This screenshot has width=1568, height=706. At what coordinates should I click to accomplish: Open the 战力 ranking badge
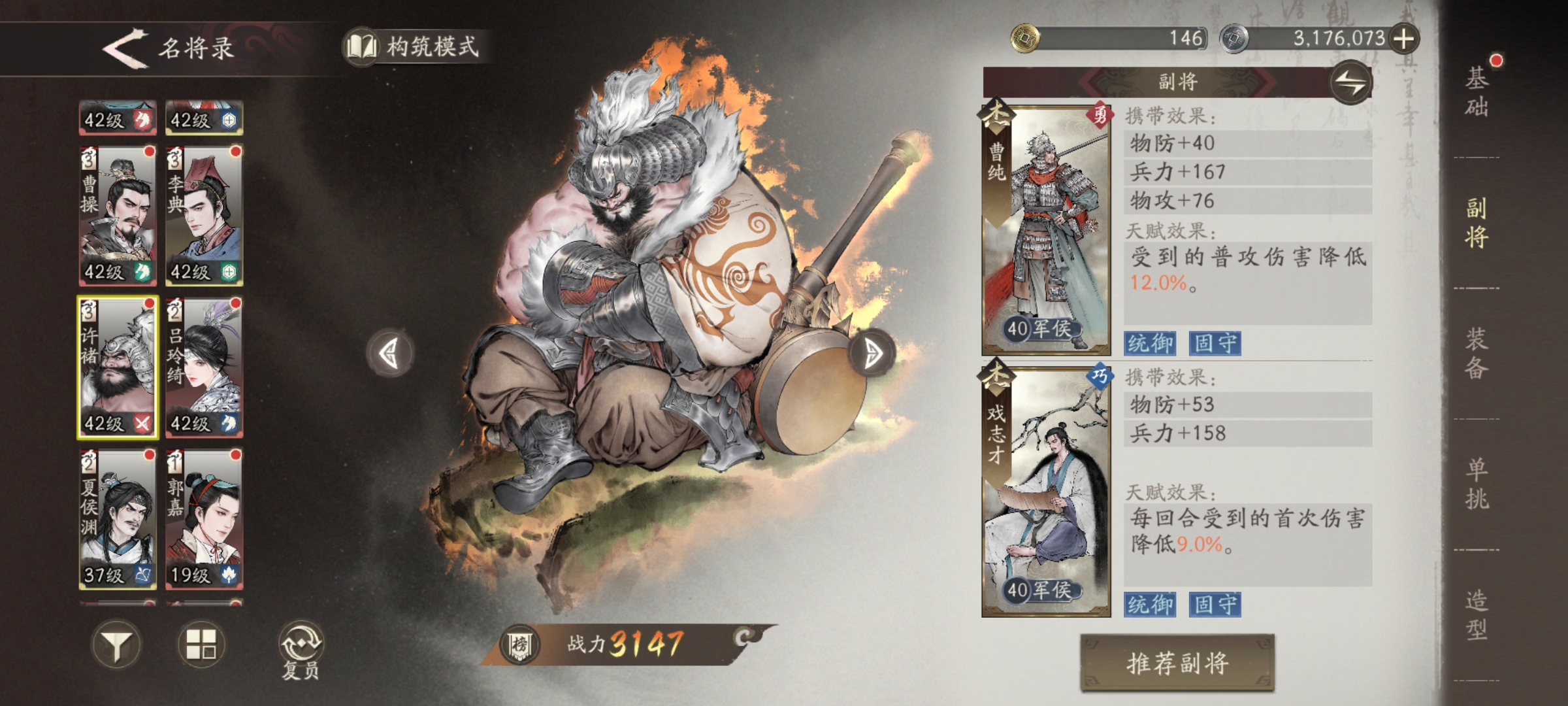[x=519, y=645]
